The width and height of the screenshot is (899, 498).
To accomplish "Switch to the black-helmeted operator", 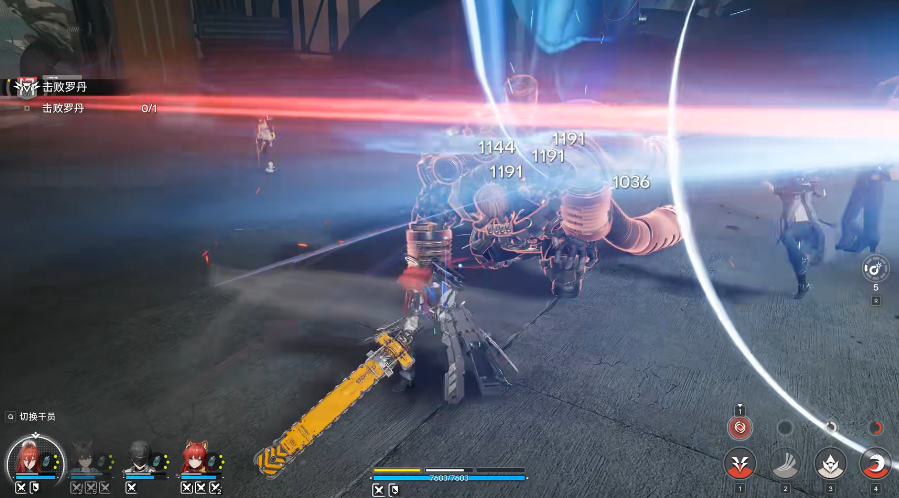I will point(141,459).
